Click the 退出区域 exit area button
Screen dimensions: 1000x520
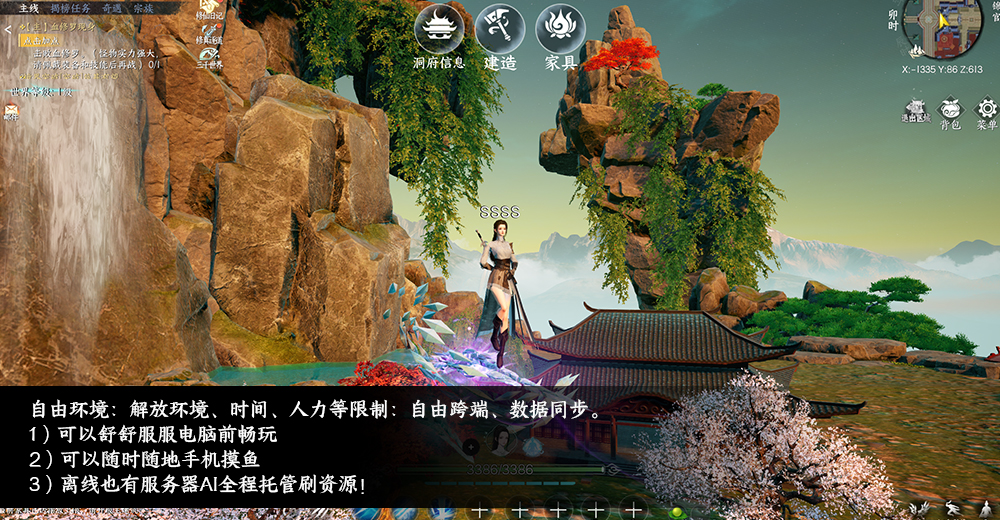tap(914, 111)
